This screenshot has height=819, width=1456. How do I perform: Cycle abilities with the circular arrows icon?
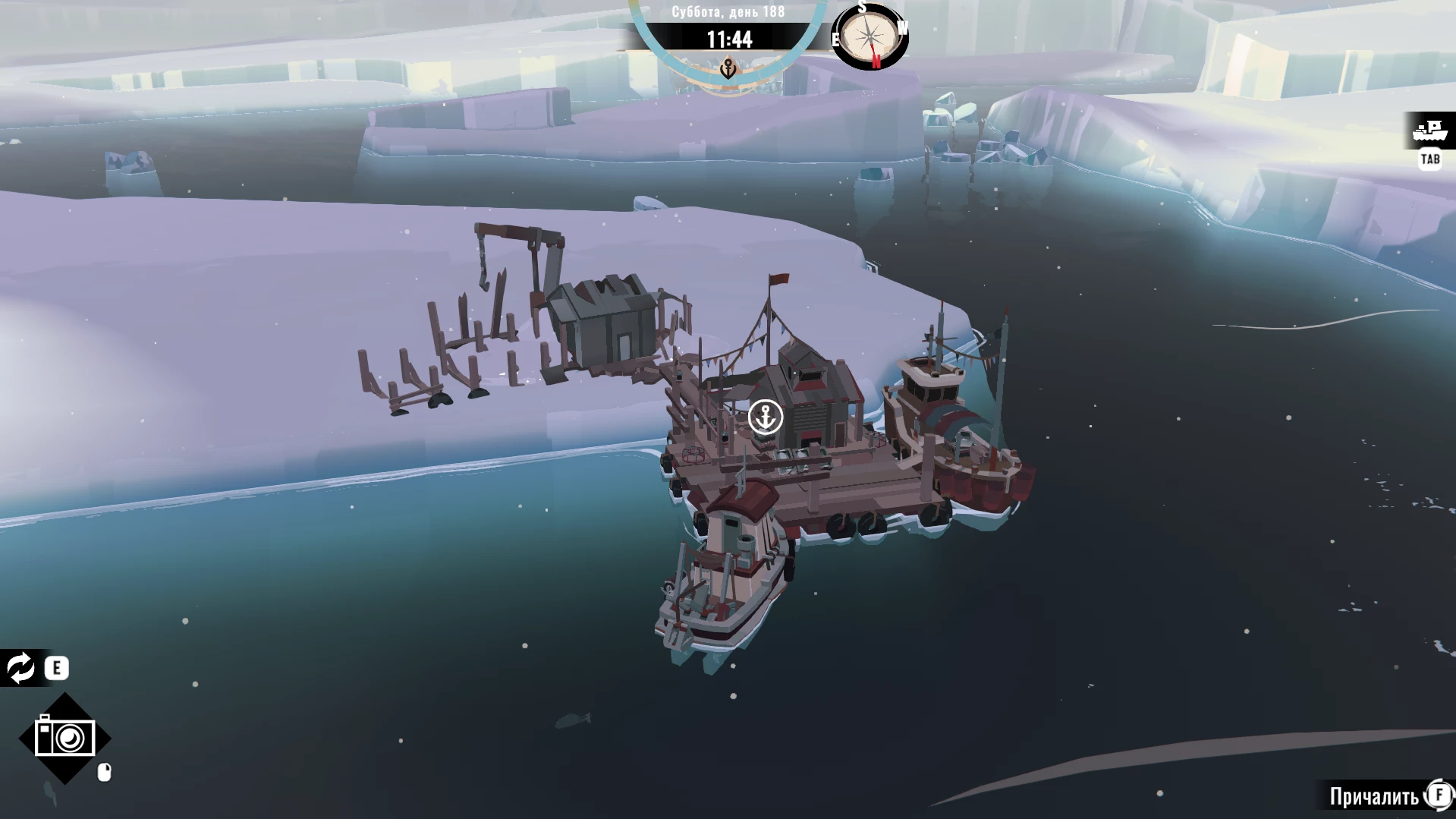pos(20,668)
